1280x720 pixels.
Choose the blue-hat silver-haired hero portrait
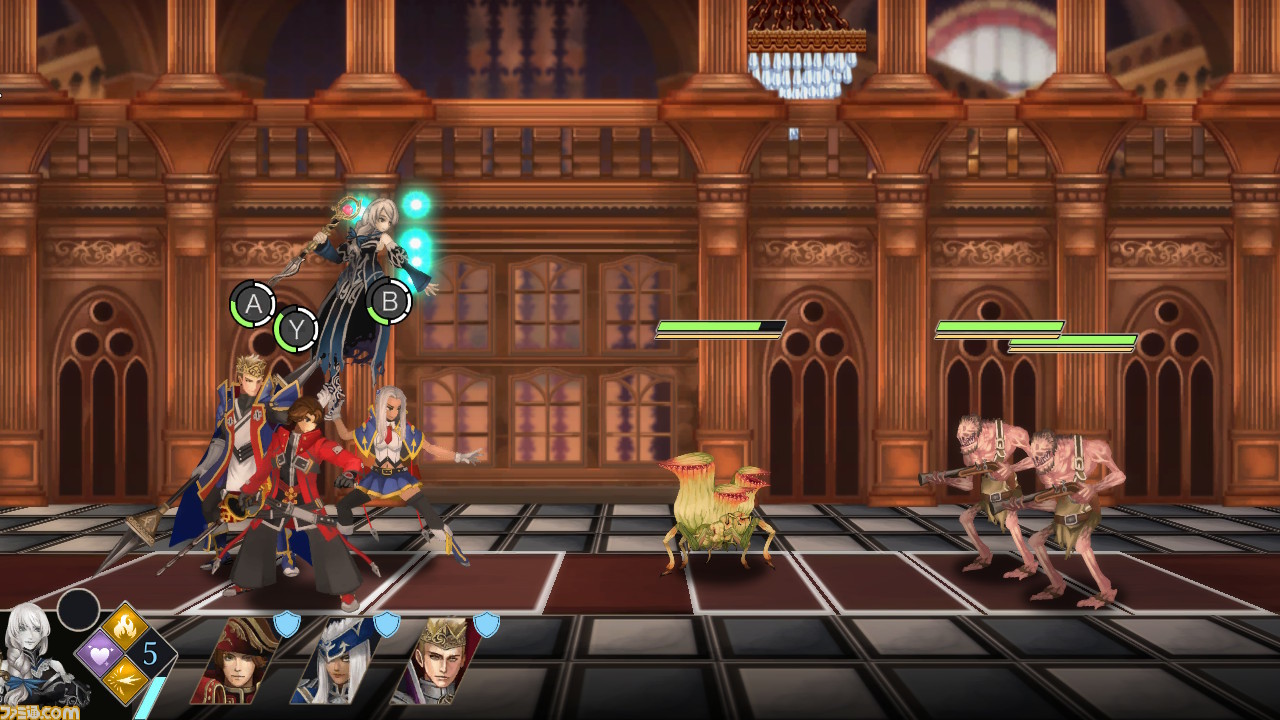335,662
